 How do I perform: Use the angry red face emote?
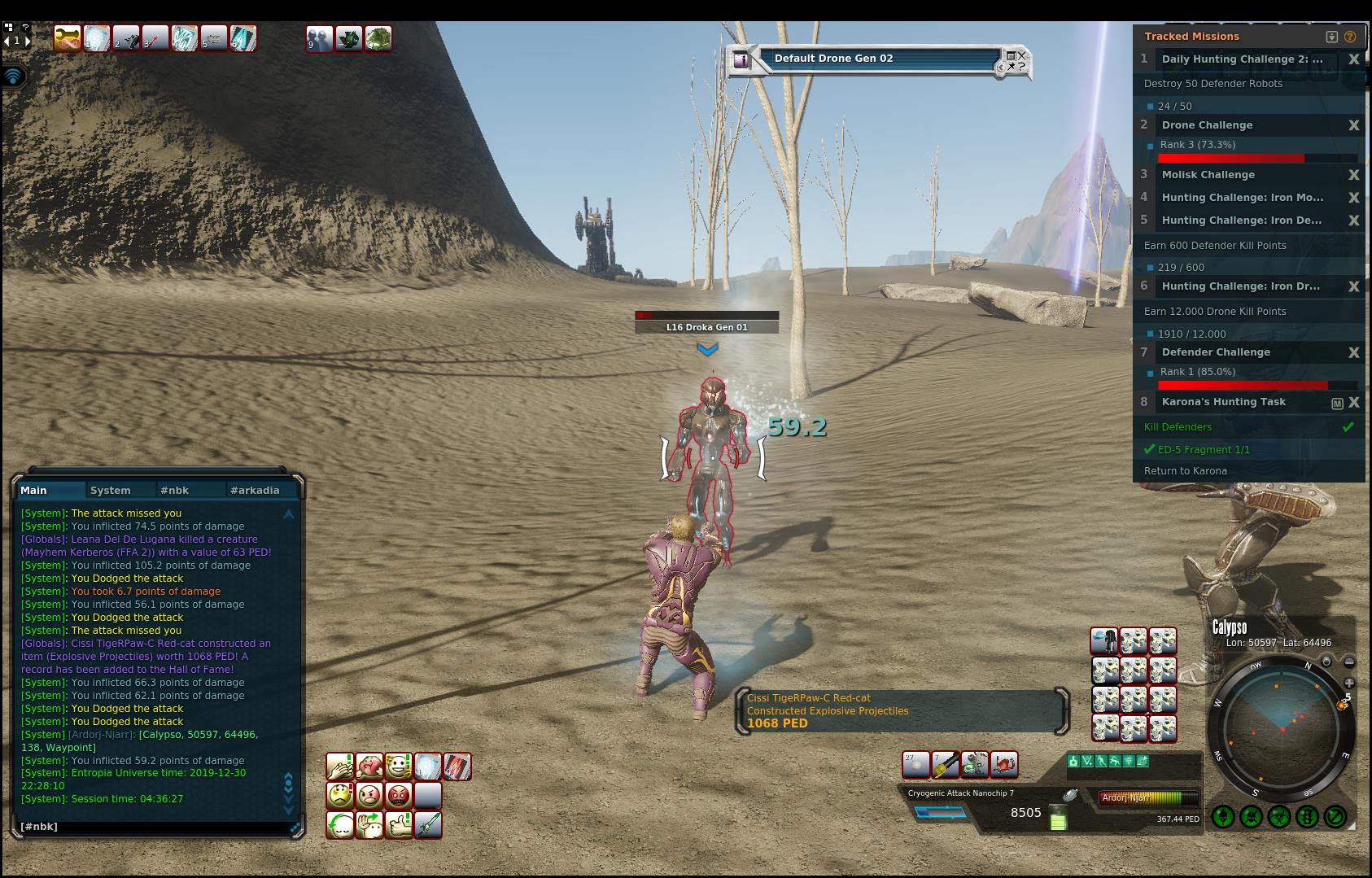click(x=399, y=795)
